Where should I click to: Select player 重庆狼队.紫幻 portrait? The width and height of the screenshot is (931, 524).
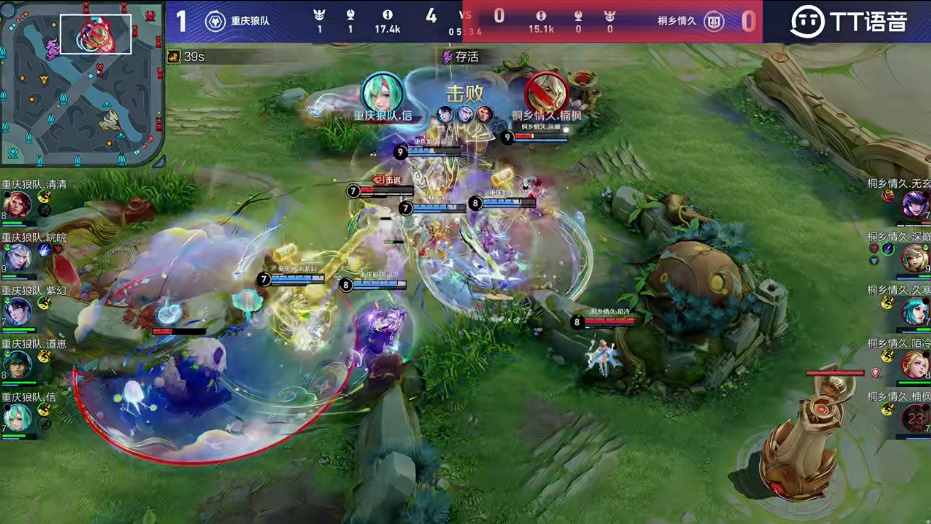click(x=16, y=311)
